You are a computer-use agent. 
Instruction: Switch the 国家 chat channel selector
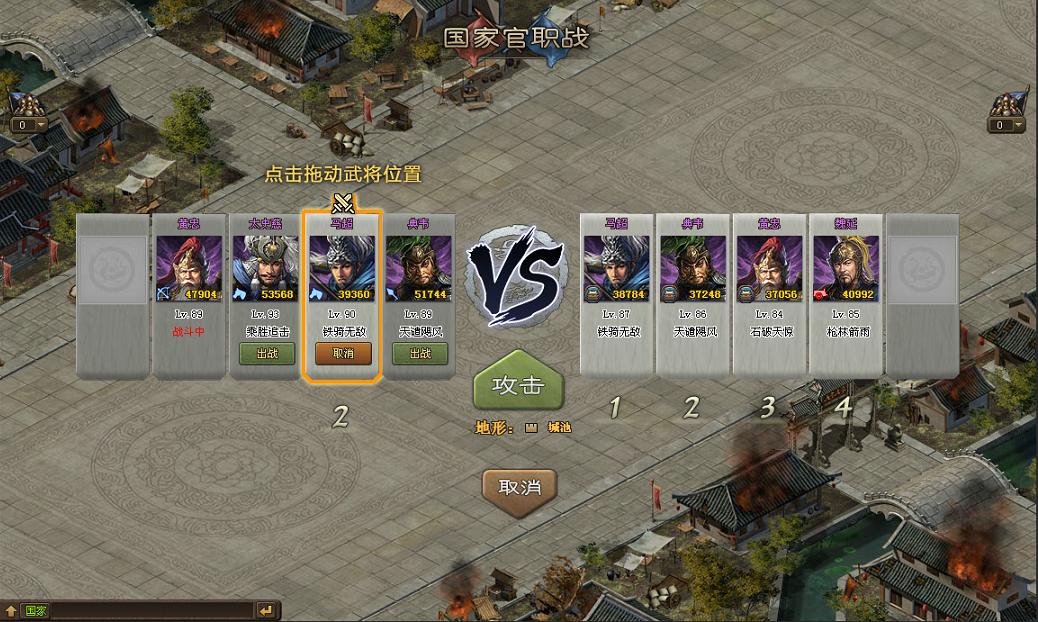point(36,610)
